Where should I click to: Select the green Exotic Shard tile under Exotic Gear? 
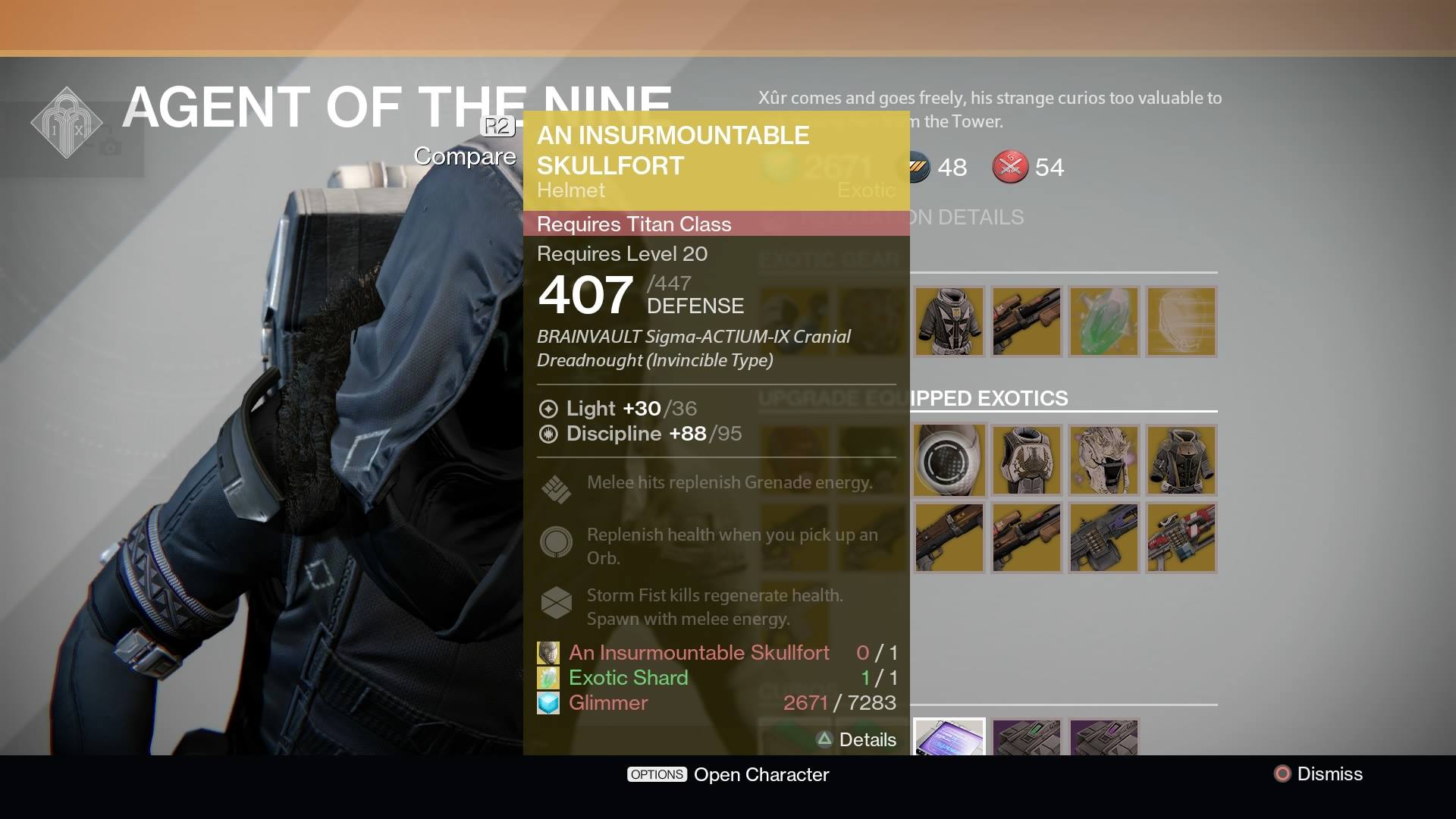(1105, 322)
